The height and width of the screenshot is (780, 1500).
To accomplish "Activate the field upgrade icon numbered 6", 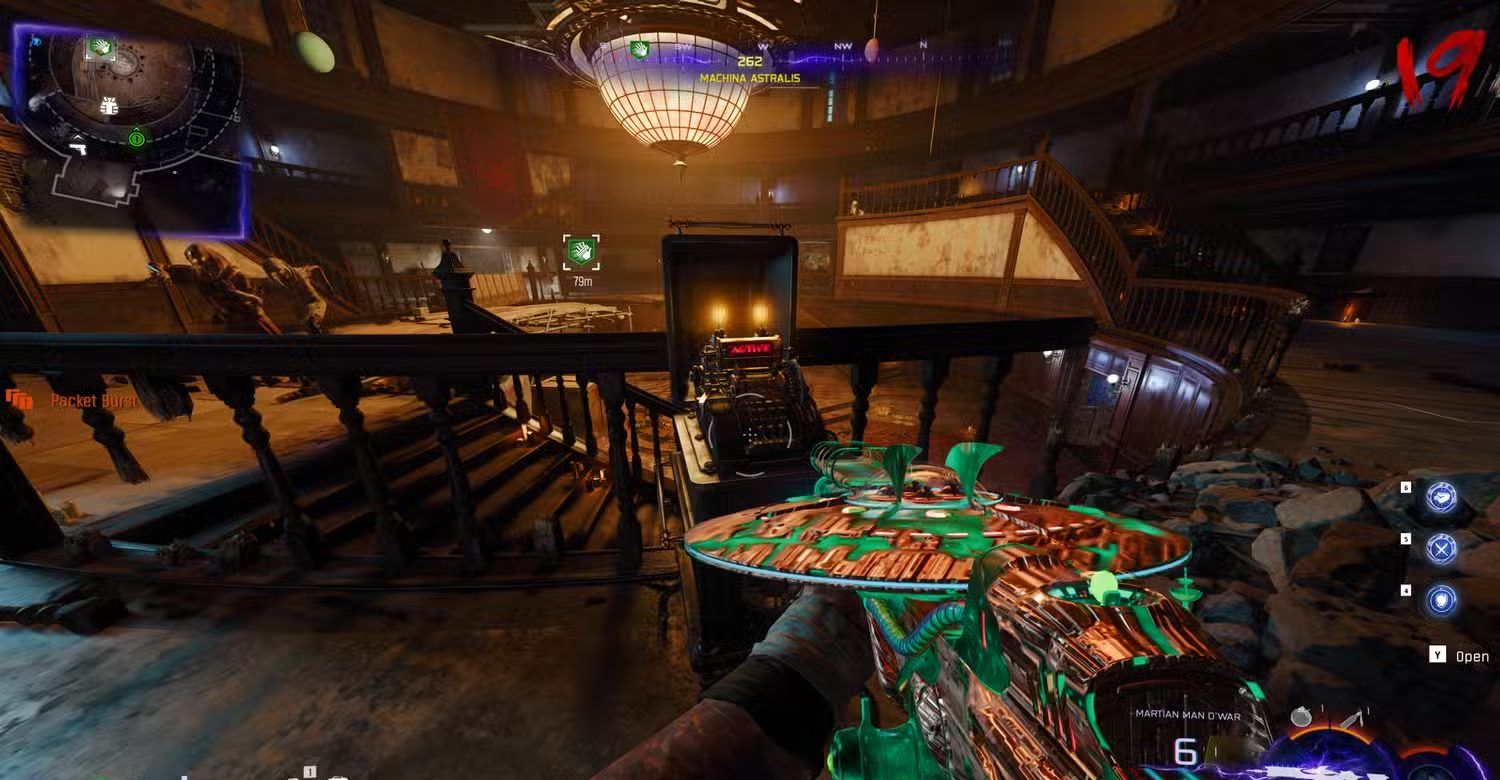I will coord(1441,497).
